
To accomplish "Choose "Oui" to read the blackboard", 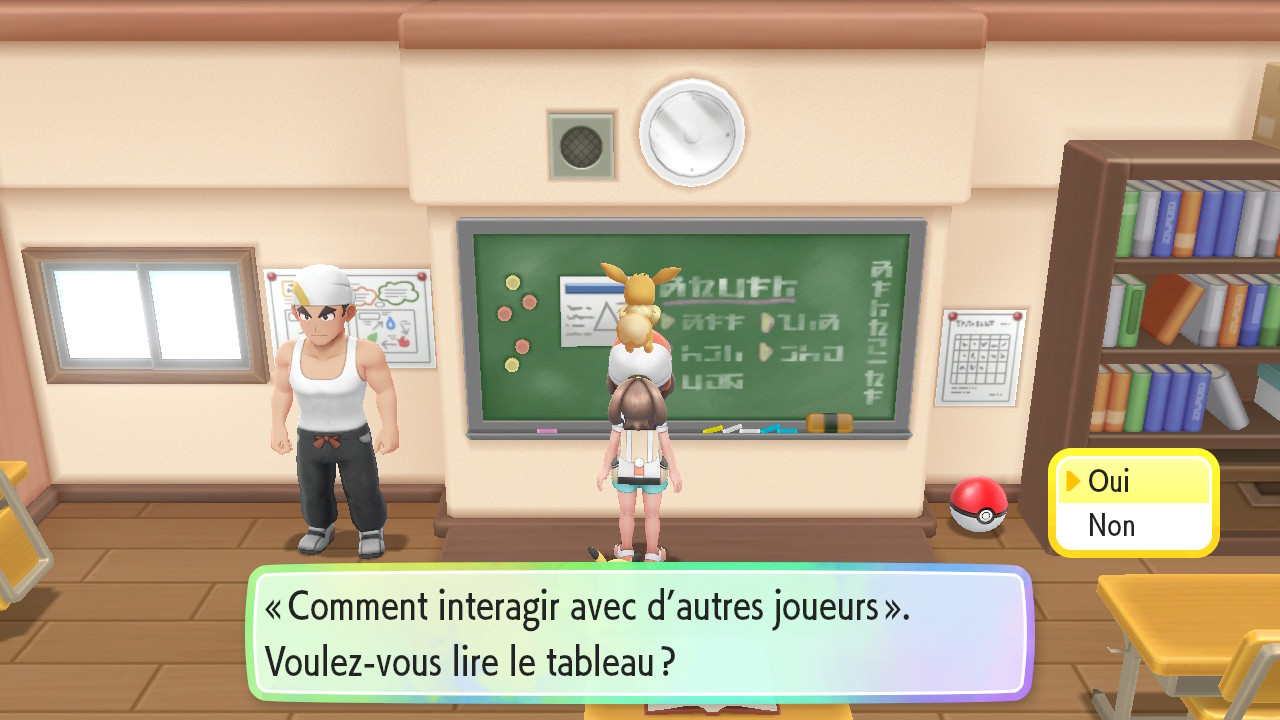I will pyautogui.click(x=1109, y=482).
